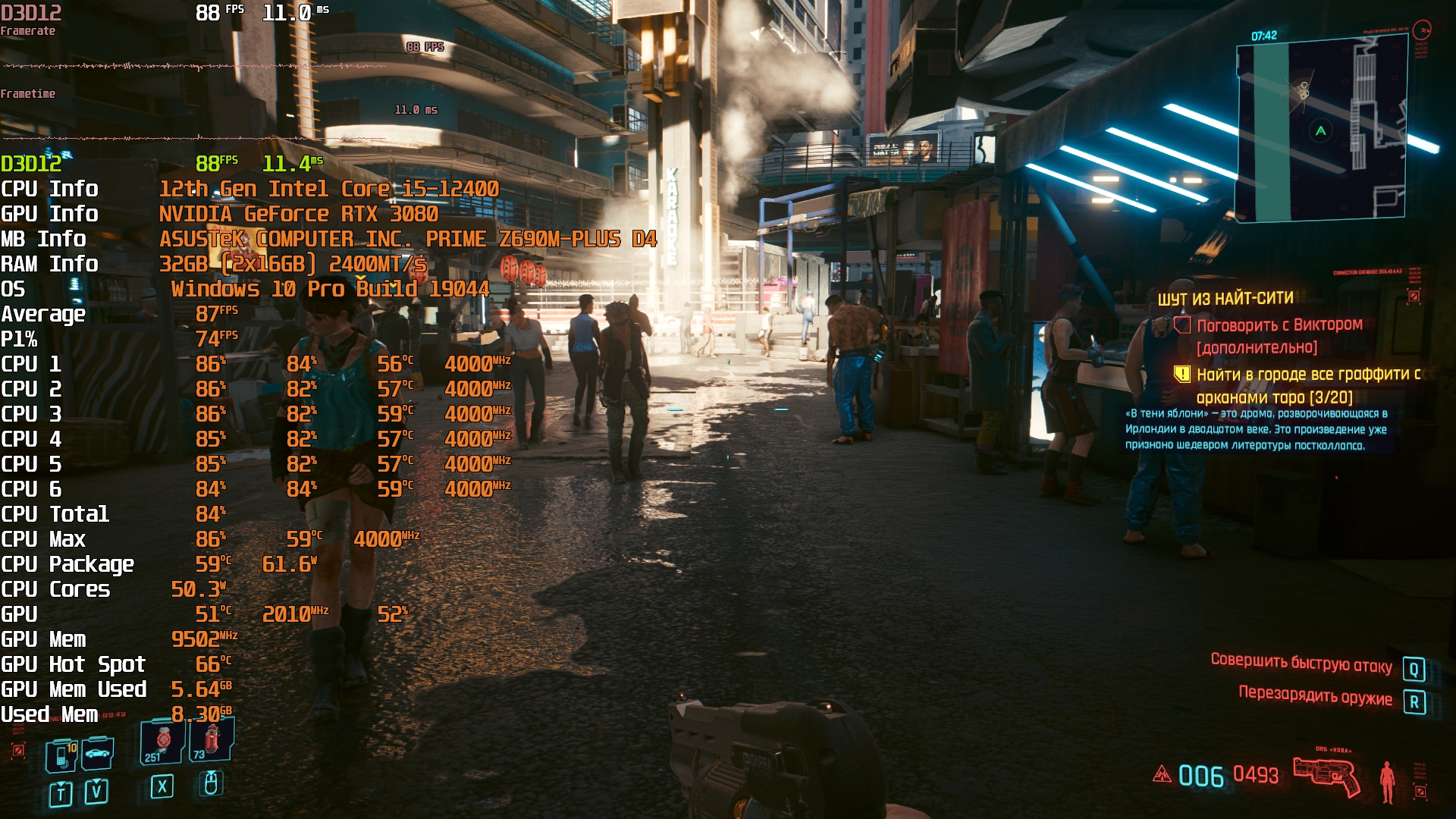Select the car call-vehicle slot
The height and width of the screenshot is (819, 1456).
point(98,754)
